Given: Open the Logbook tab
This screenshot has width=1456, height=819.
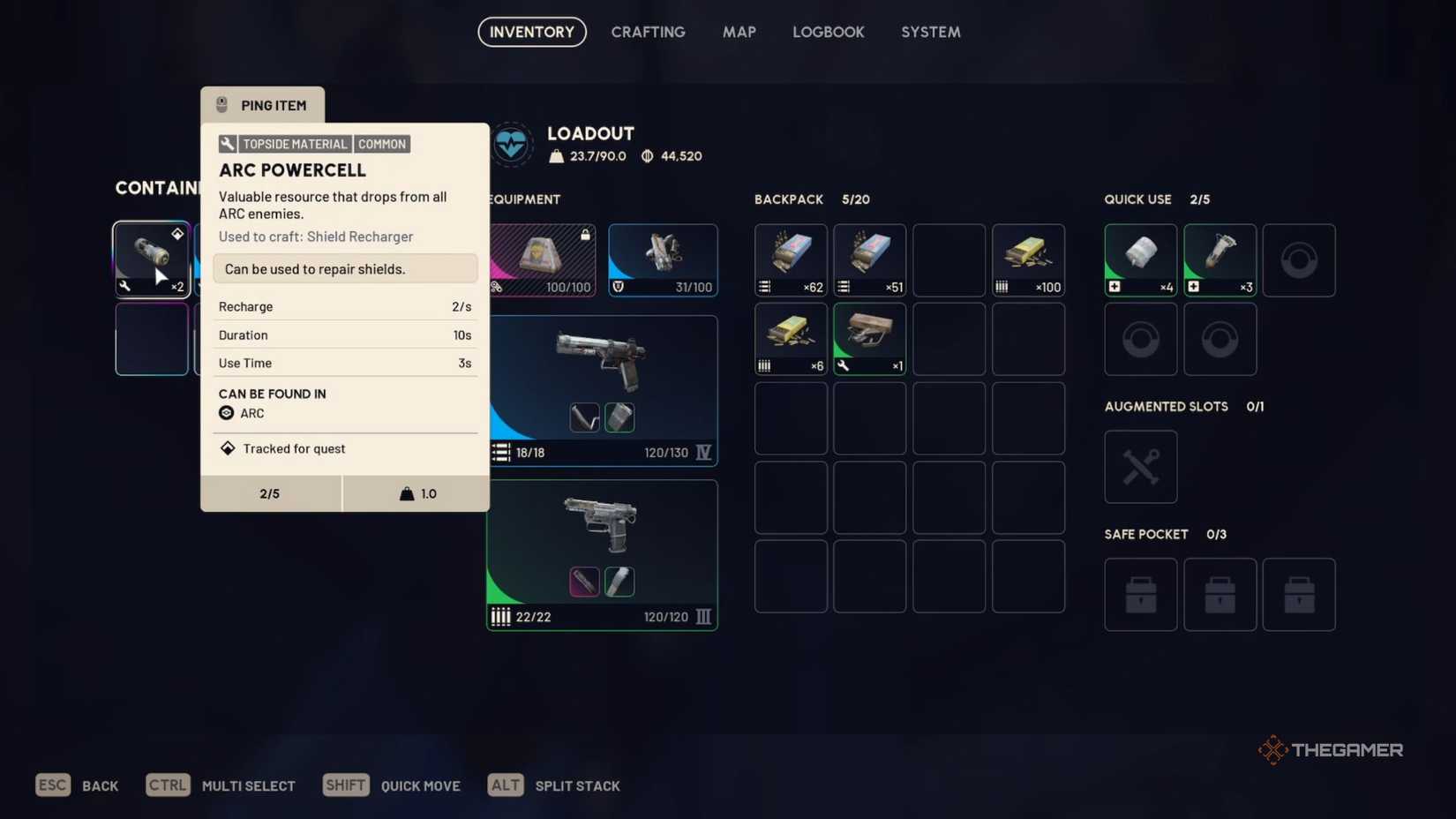Looking at the screenshot, I should (x=828, y=32).
